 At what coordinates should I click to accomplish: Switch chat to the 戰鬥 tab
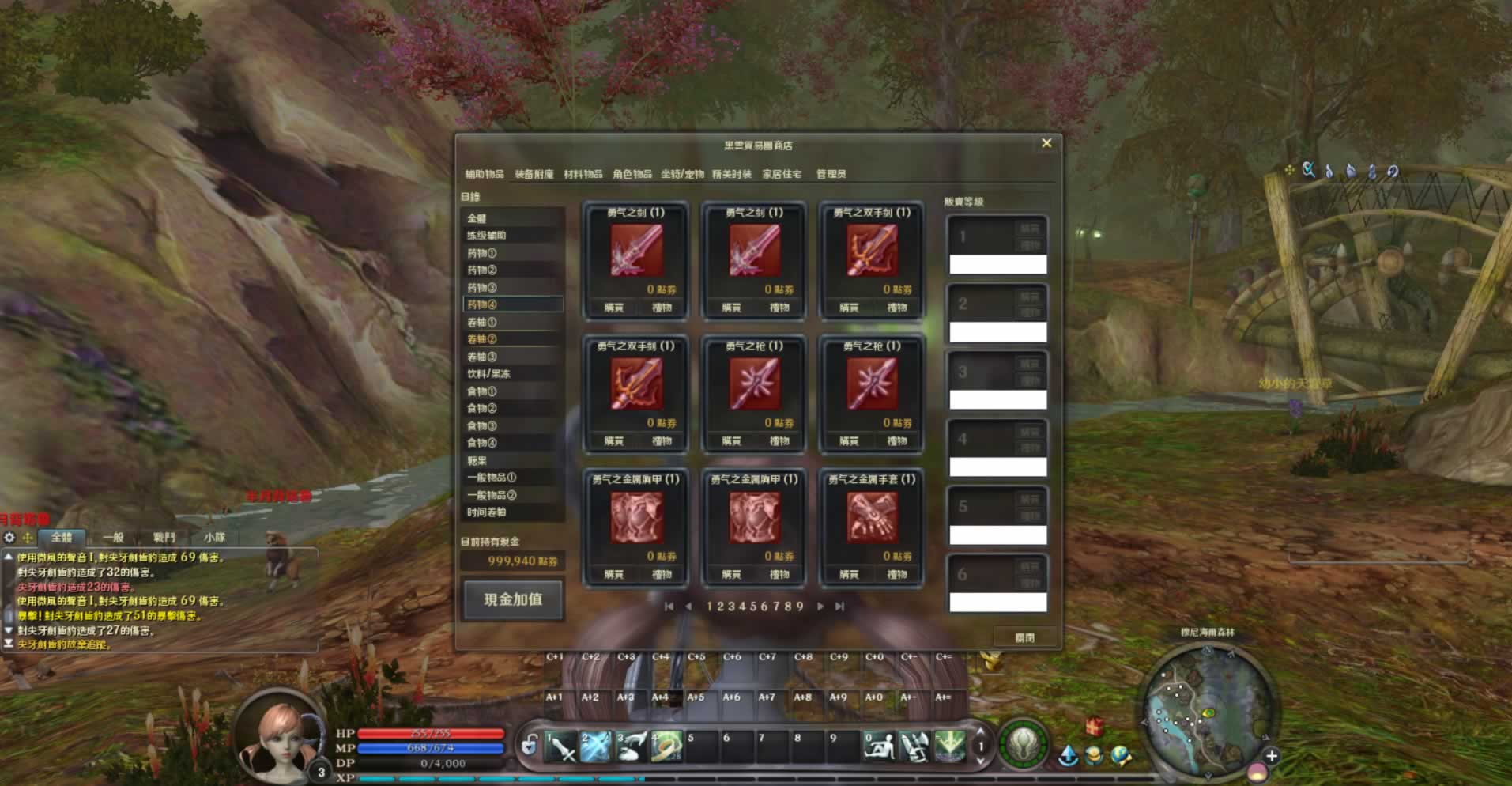click(164, 538)
